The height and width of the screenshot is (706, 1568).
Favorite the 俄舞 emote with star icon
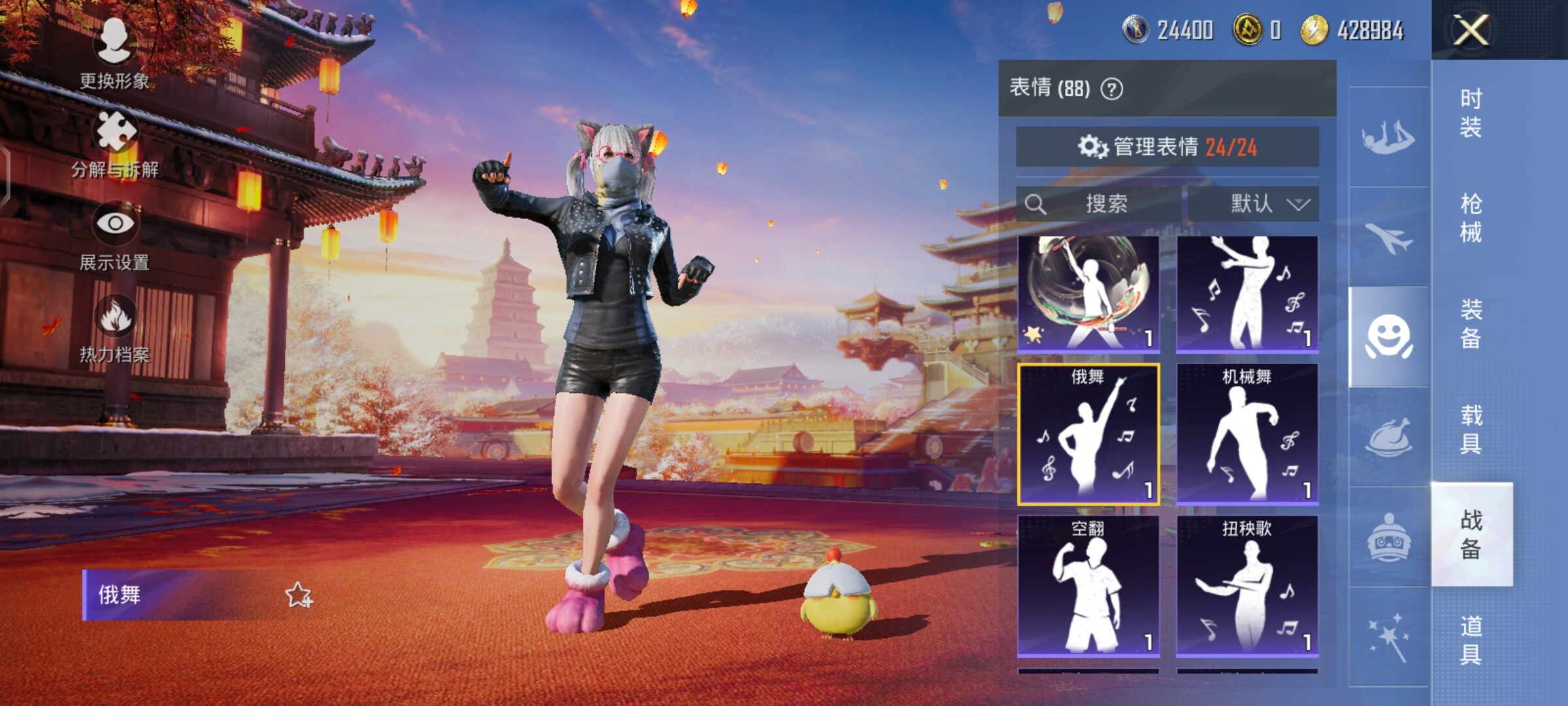point(299,595)
